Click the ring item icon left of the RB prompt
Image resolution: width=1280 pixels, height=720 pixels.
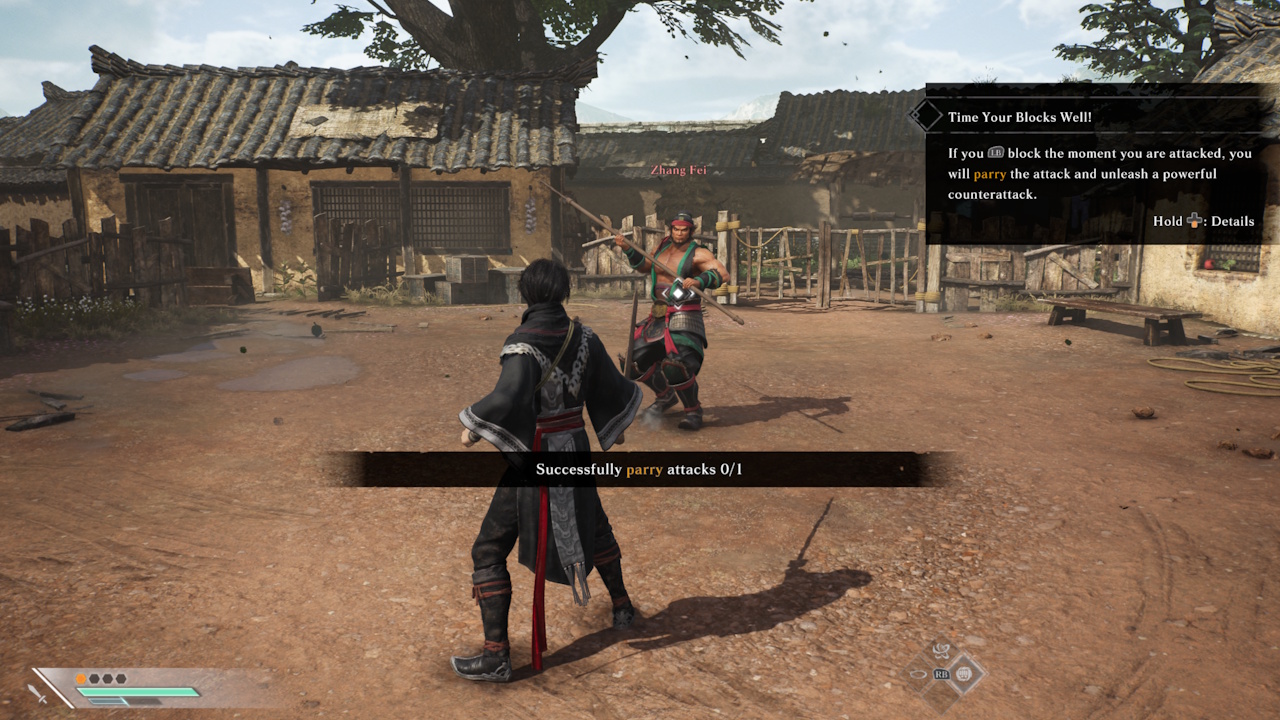click(x=918, y=674)
